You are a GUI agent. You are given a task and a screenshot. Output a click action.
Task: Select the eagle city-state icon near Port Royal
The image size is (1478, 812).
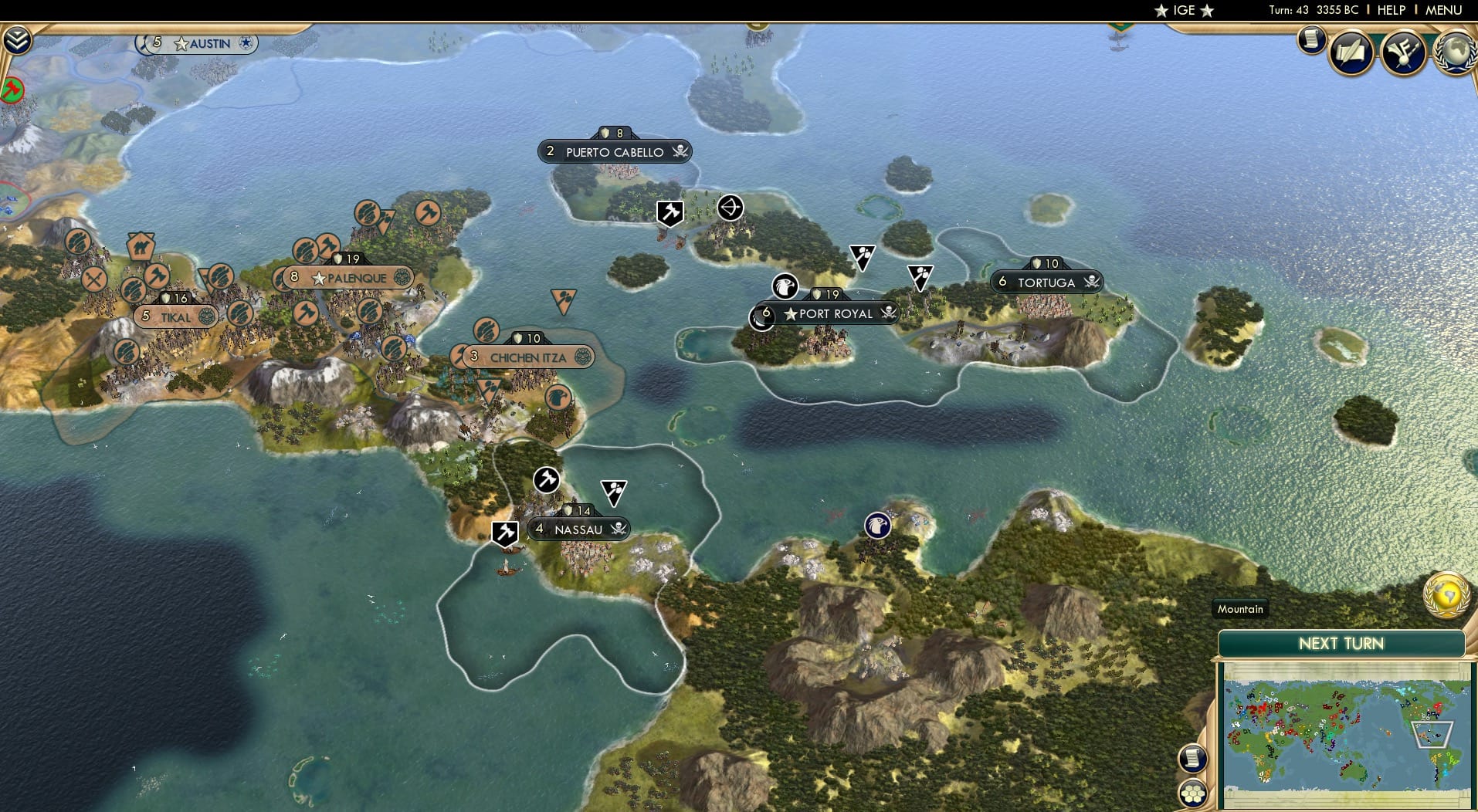click(x=785, y=286)
